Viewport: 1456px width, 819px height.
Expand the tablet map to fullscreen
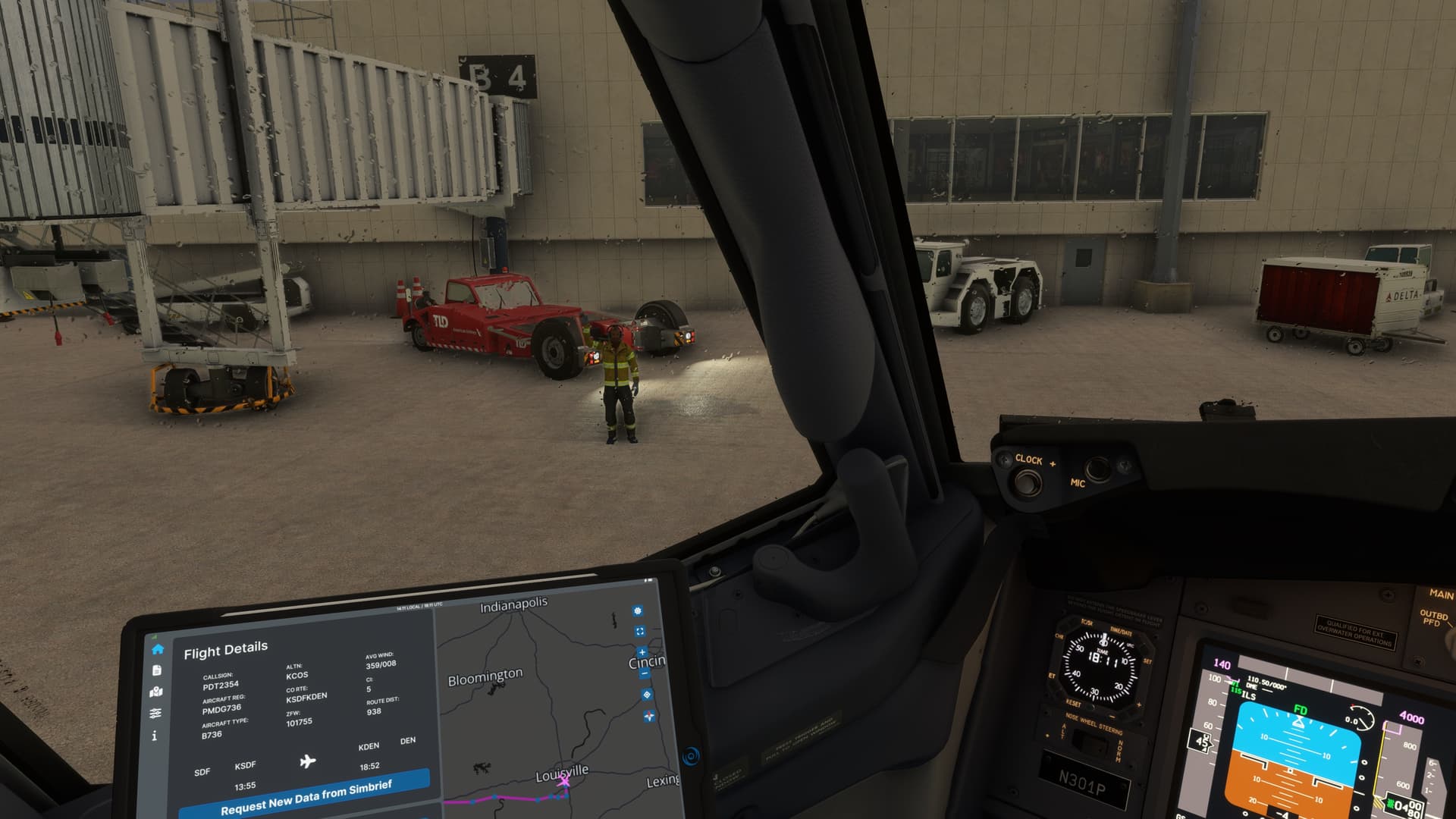coord(639,631)
